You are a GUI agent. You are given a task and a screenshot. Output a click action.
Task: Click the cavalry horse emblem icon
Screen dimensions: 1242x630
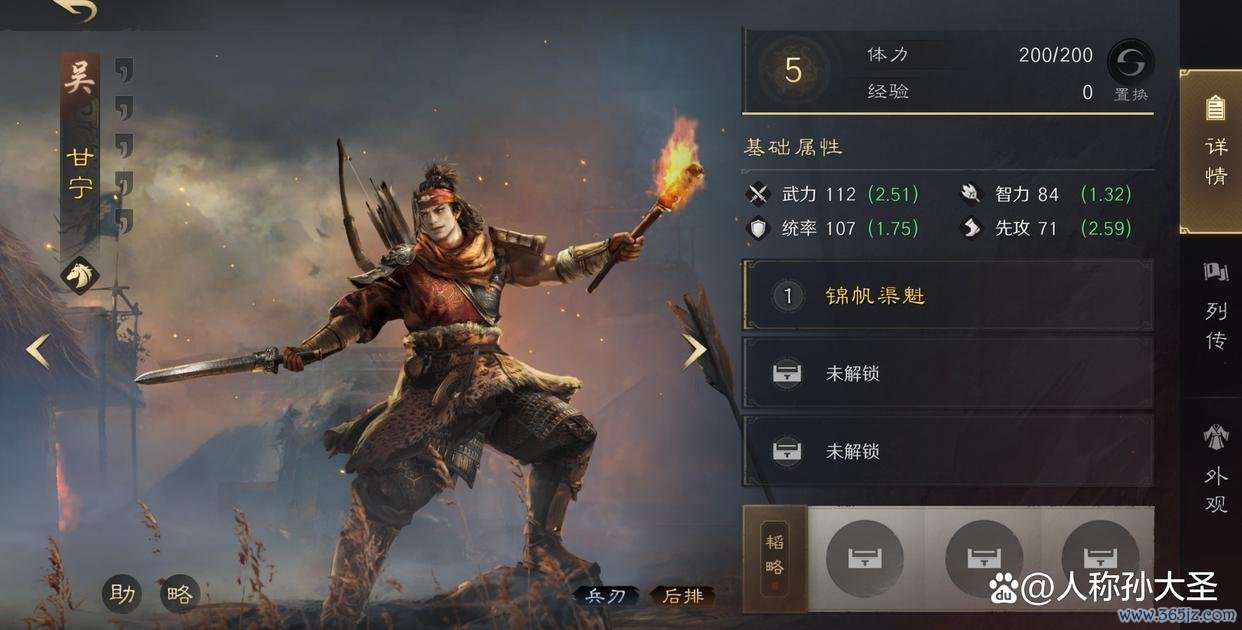[80, 275]
